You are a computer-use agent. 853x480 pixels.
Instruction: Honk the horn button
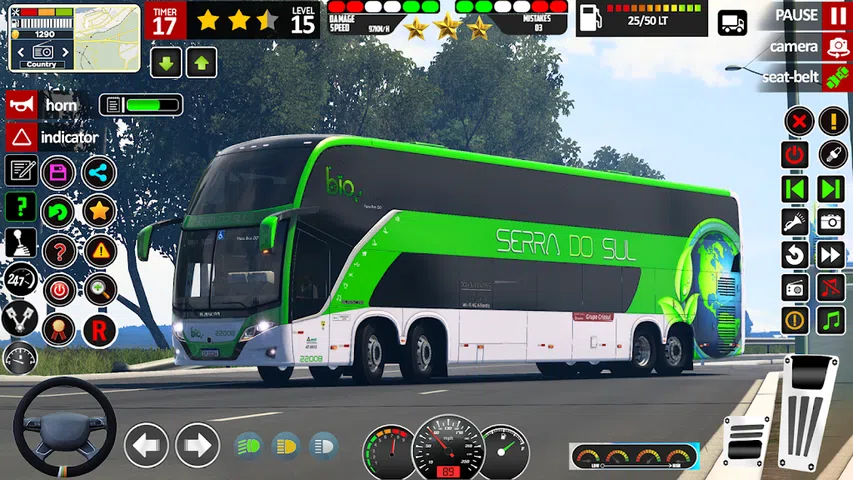point(21,105)
